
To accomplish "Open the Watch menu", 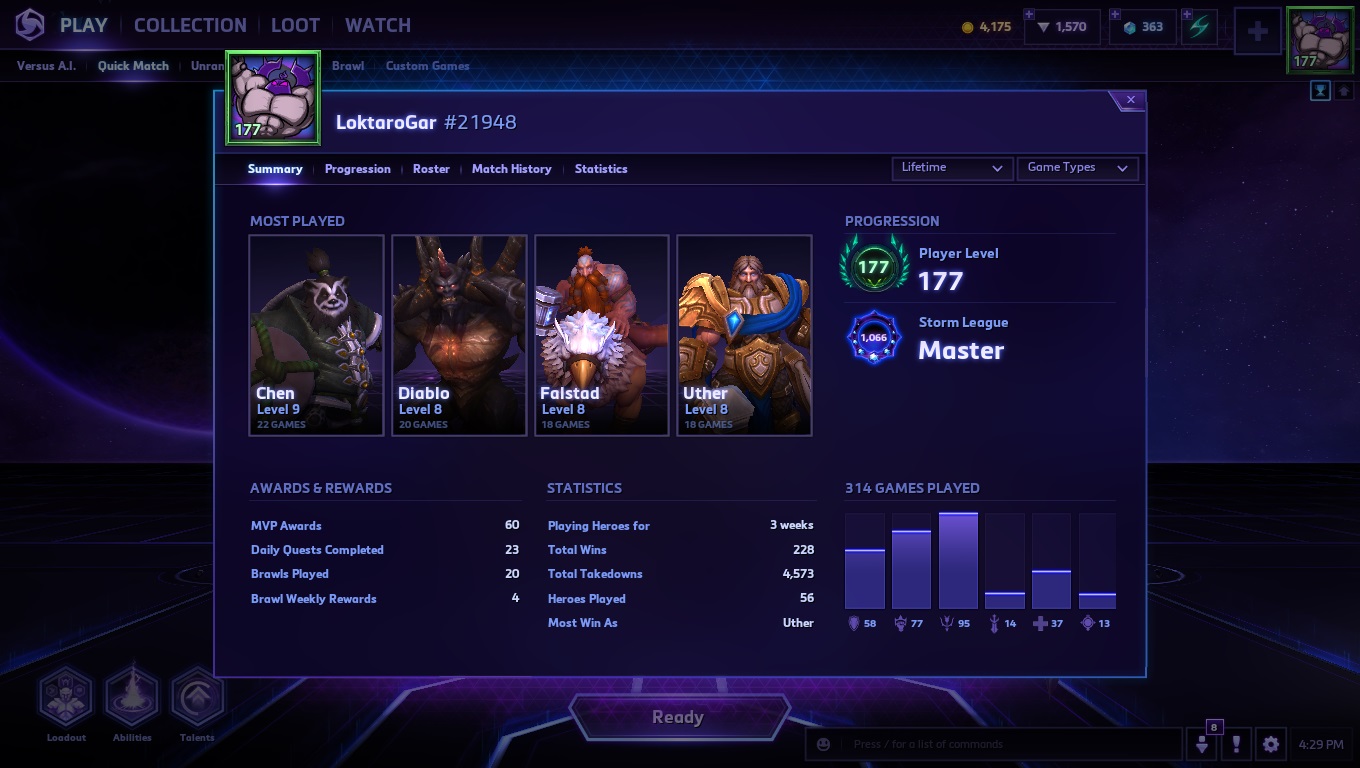I will pos(378,25).
